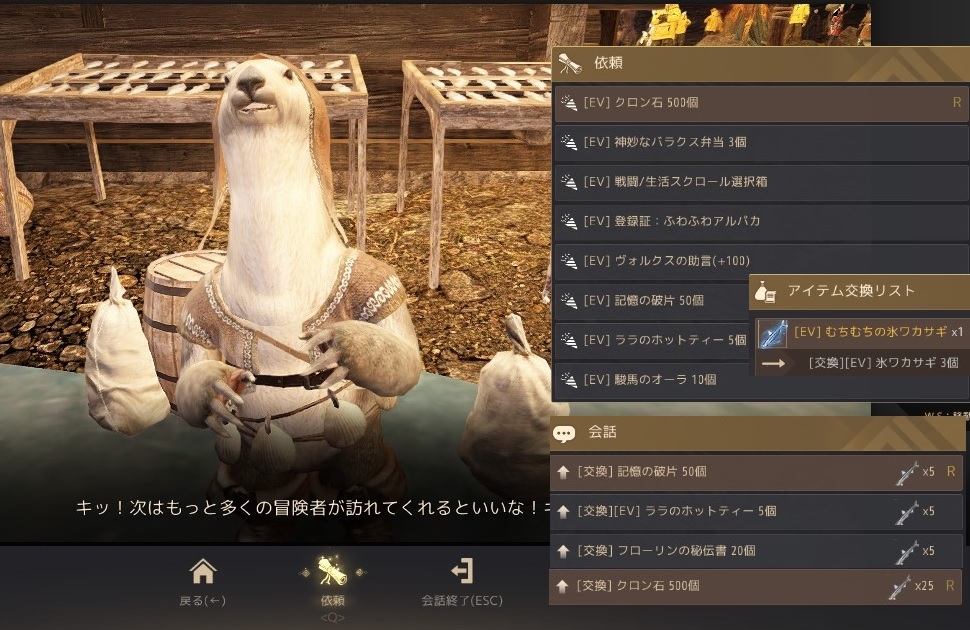Viewport: 970px width, 630px height.
Task: Select [EV] 記憶の破片 50個 in the 依頼 list
Action: (650, 300)
